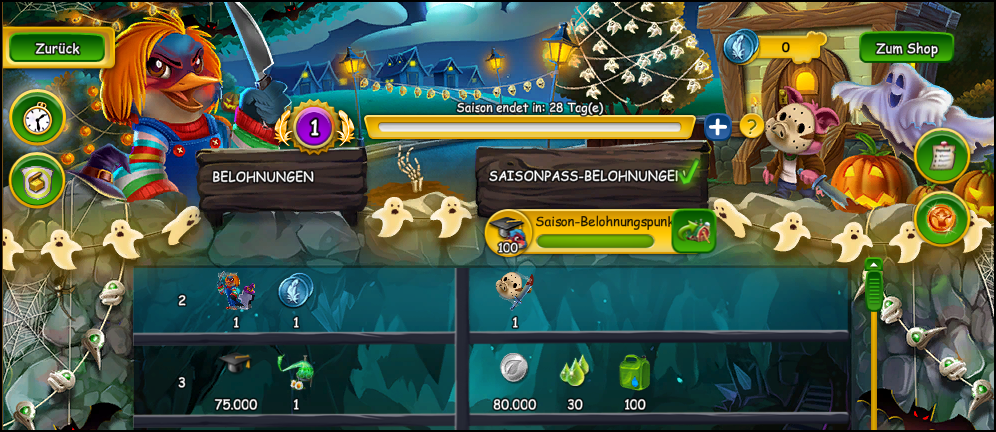This screenshot has width=996, height=432.
Task: Select the hockey mask reward
Action: (x=515, y=291)
